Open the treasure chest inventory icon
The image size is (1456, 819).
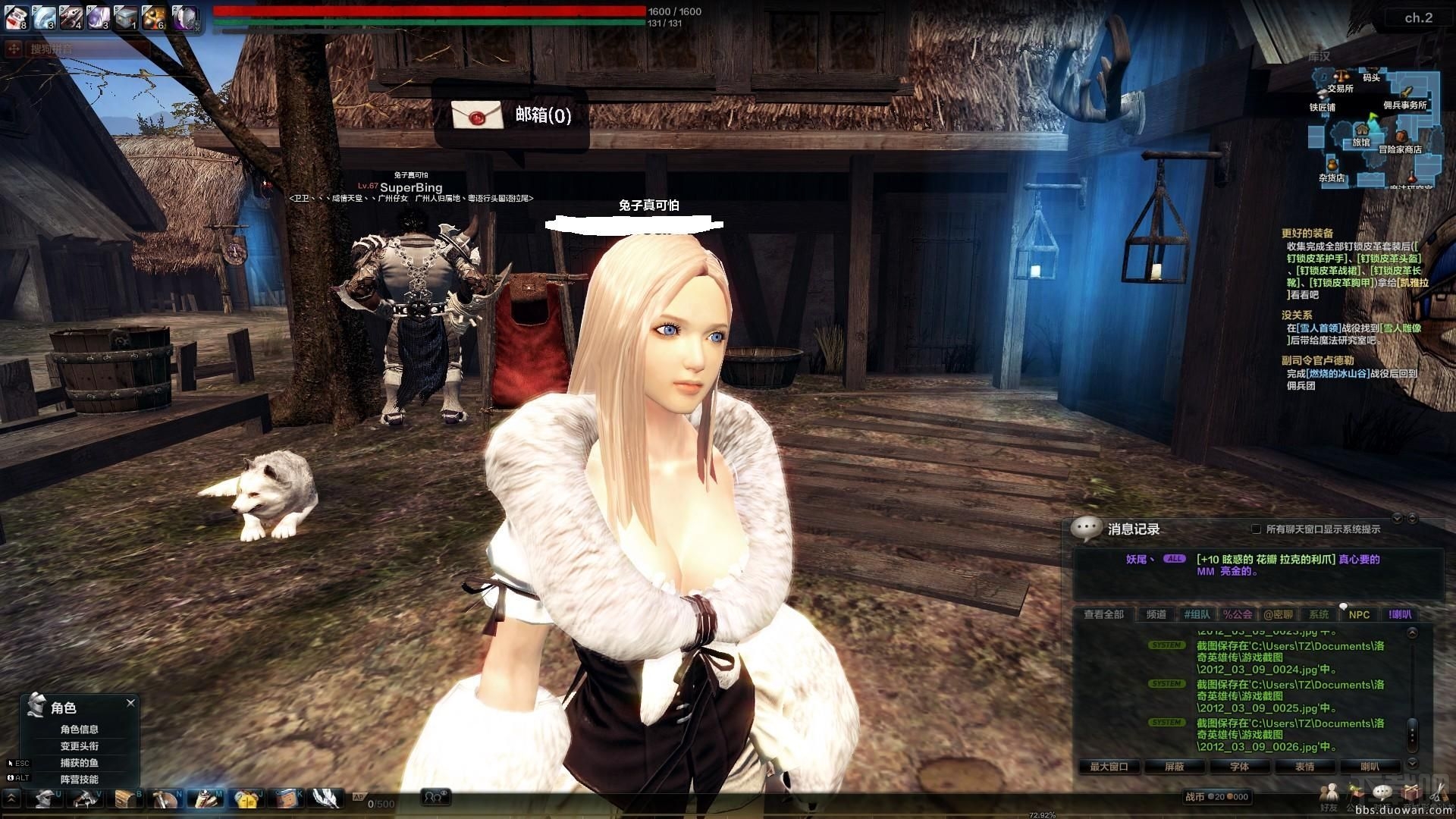click(125, 799)
